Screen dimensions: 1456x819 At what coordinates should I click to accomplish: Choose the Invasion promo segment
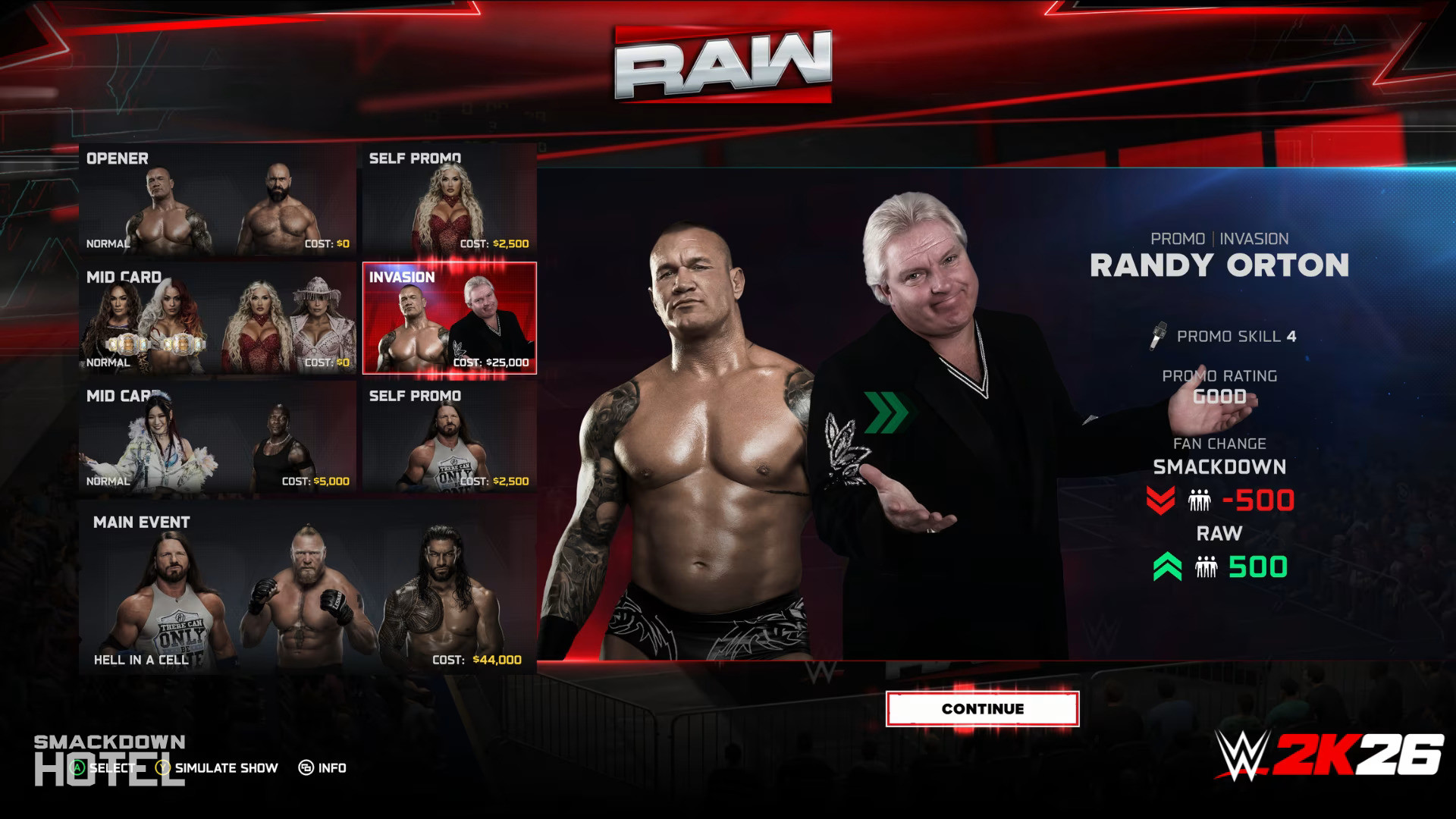pyautogui.click(x=449, y=318)
